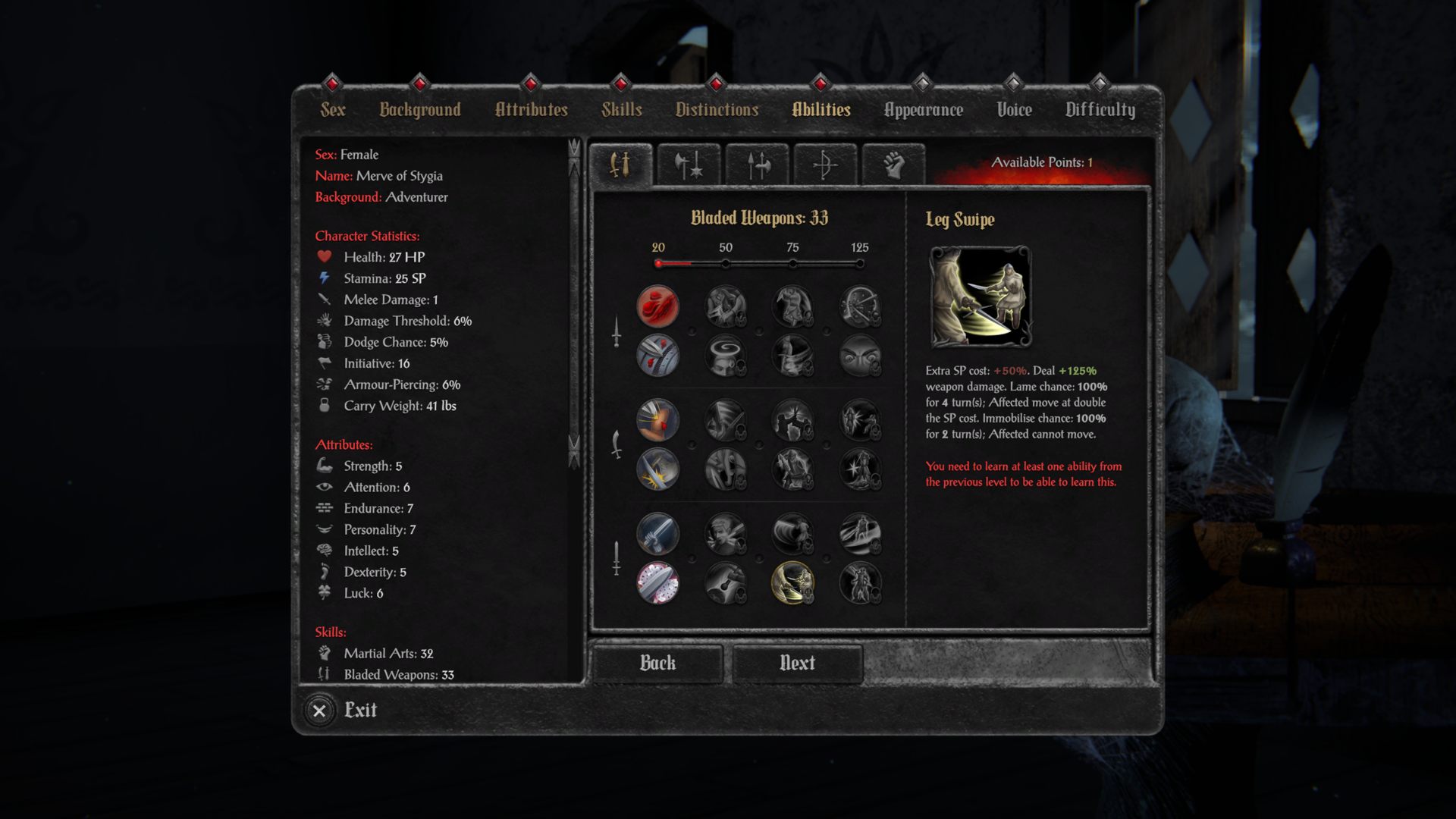Select the Skills tab
This screenshot has width=1456, height=819.
tap(622, 110)
